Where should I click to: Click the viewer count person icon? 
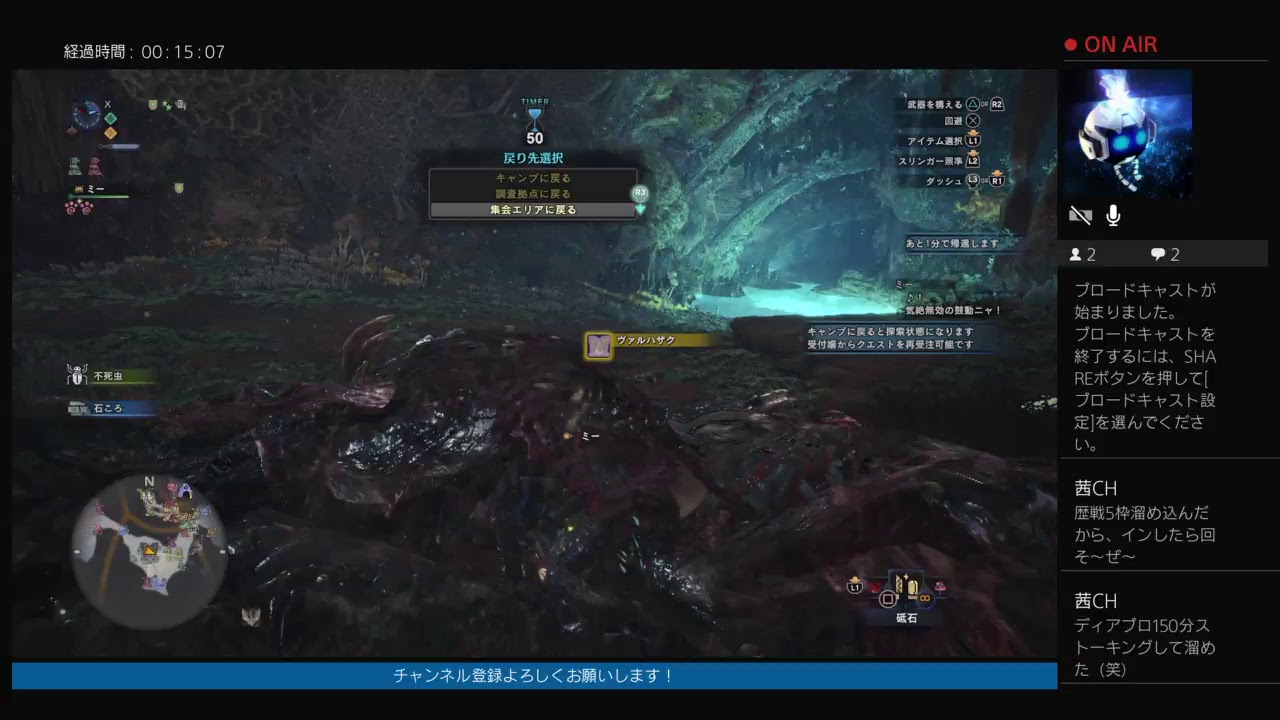pyautogui.click(x=1078, y=254)
